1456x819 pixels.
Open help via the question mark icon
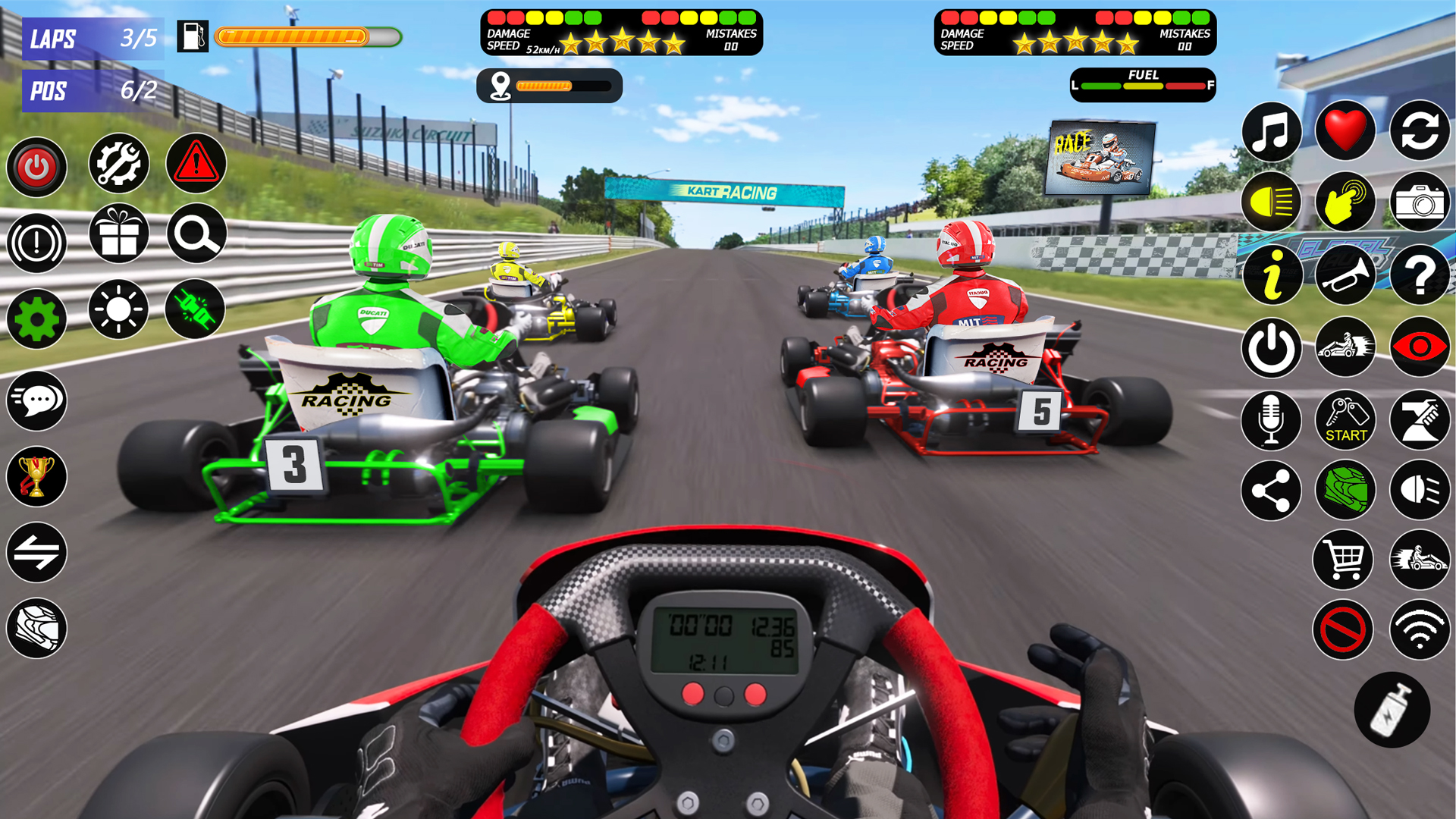[1420, 275]
